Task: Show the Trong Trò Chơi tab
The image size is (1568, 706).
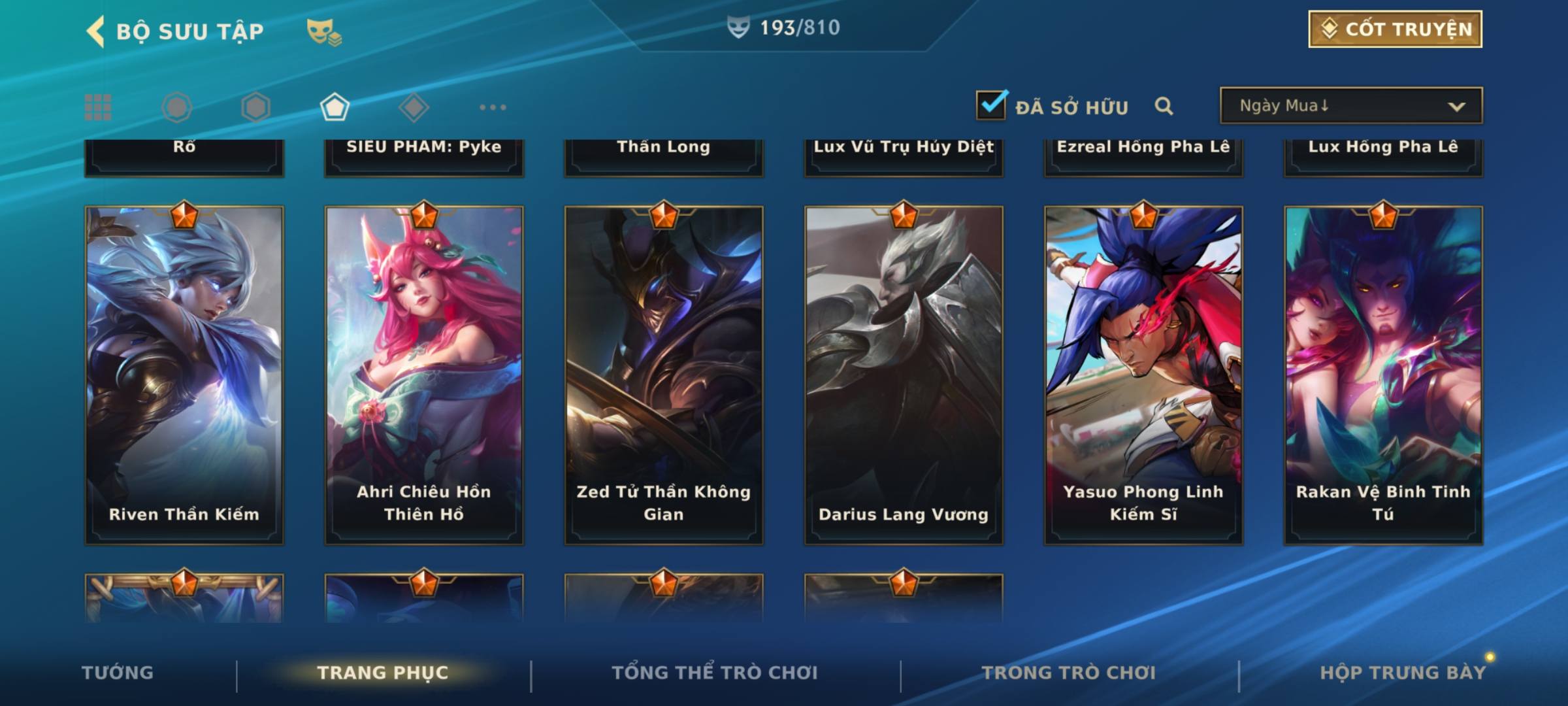Action: (x=1069, y=673)
